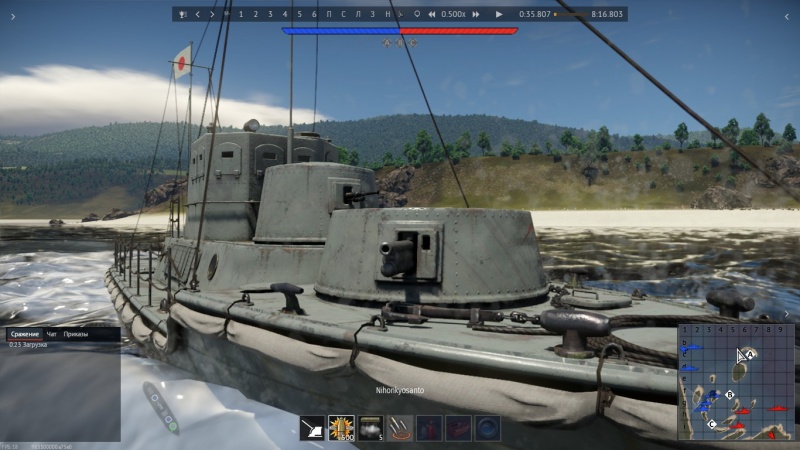Open the Приказы orders tab
This screenshot has width=800, height=450.
[76, 333]
